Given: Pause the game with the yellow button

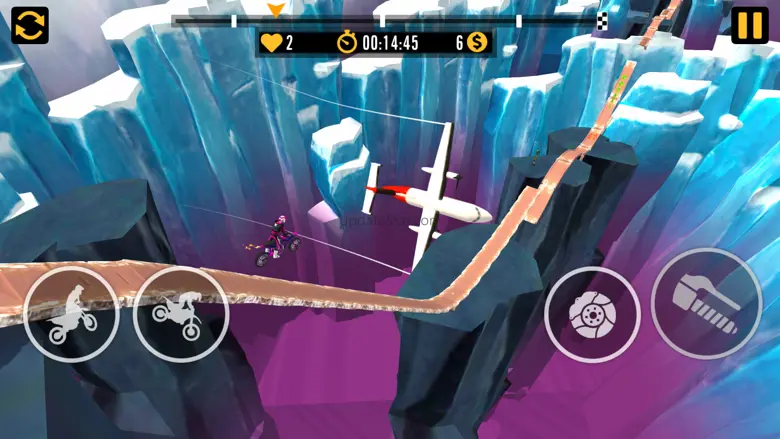Looking at the screenshot, I should 749,25.
